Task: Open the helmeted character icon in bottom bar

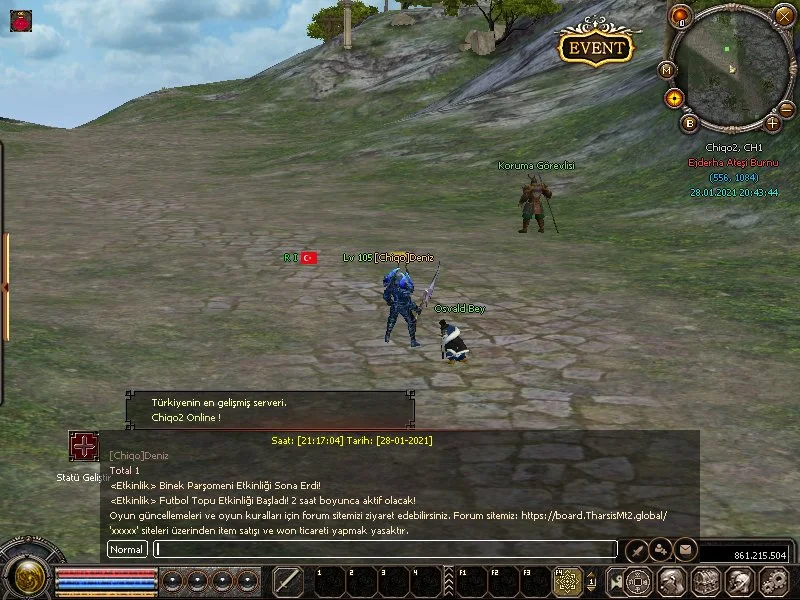Action: (x=671, y=581)
